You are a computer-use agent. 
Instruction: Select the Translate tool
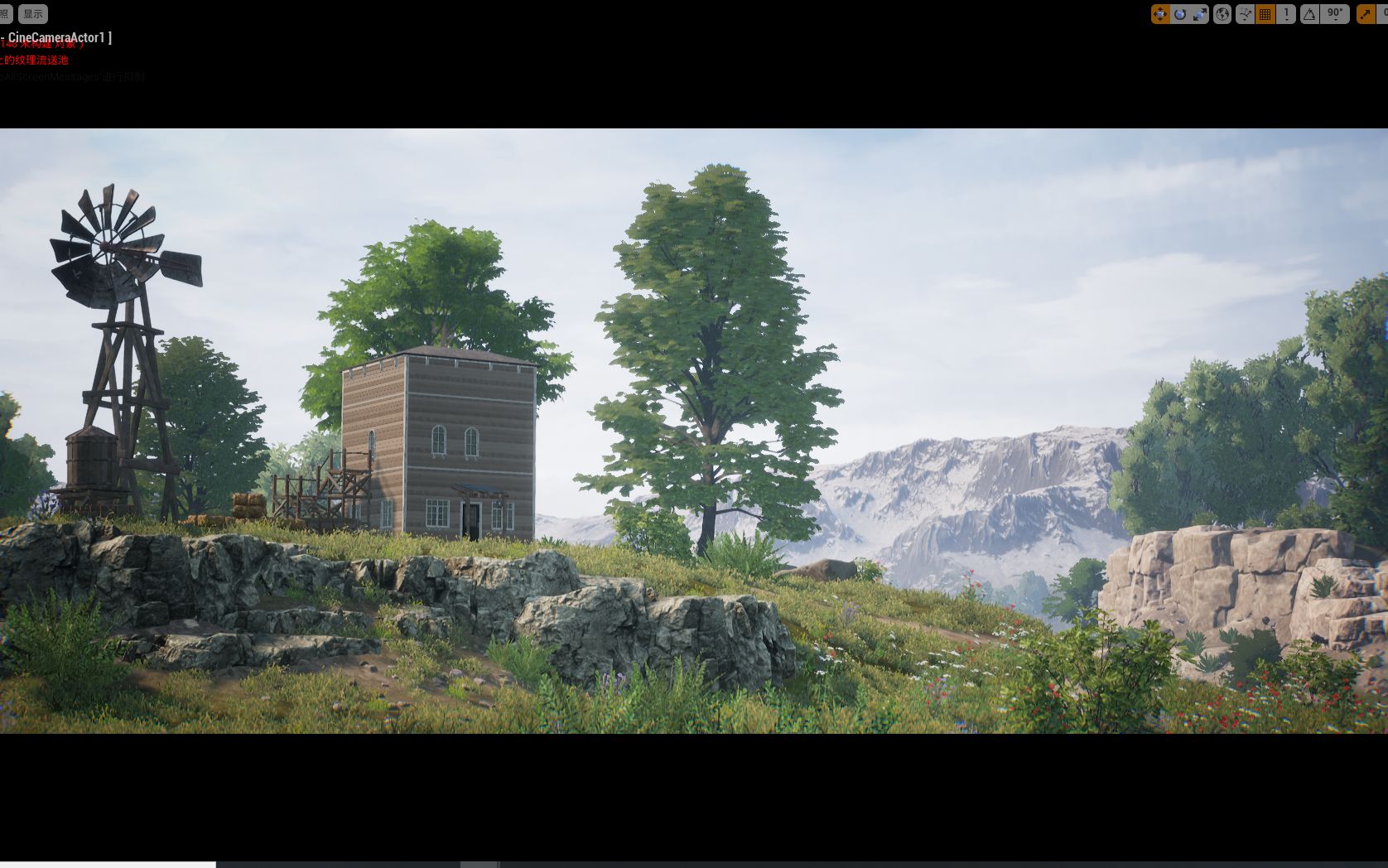[1160, 13]
